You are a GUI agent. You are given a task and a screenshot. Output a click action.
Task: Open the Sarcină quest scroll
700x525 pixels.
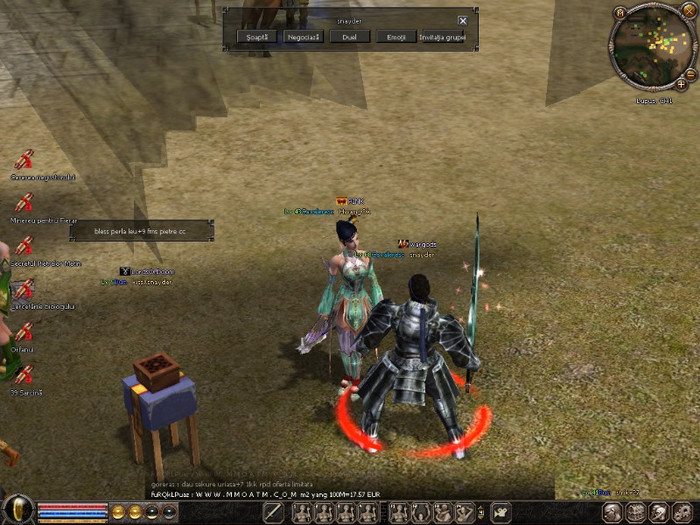[24, 375]
